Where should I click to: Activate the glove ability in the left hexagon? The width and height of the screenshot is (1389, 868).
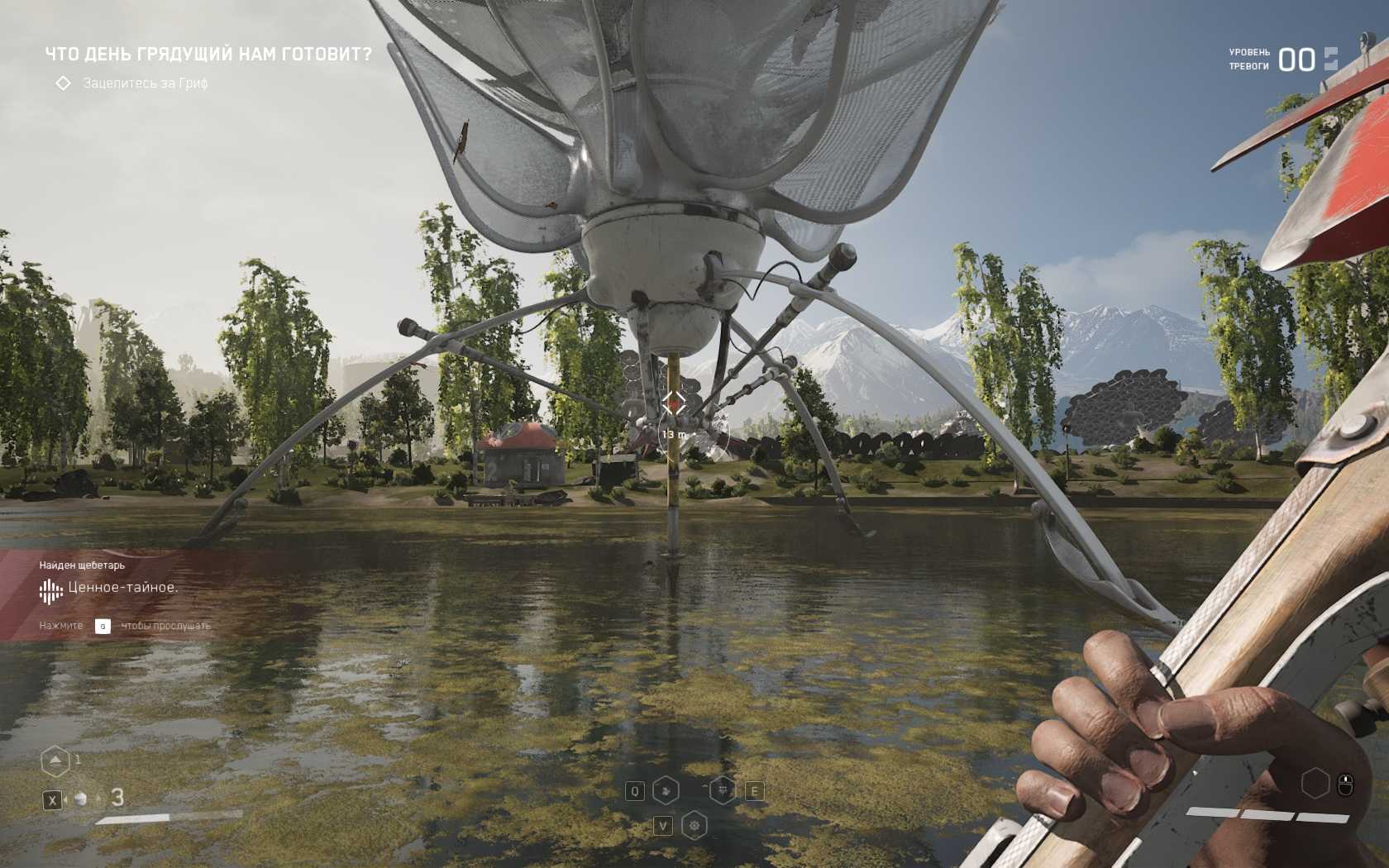tap(666, 791)
